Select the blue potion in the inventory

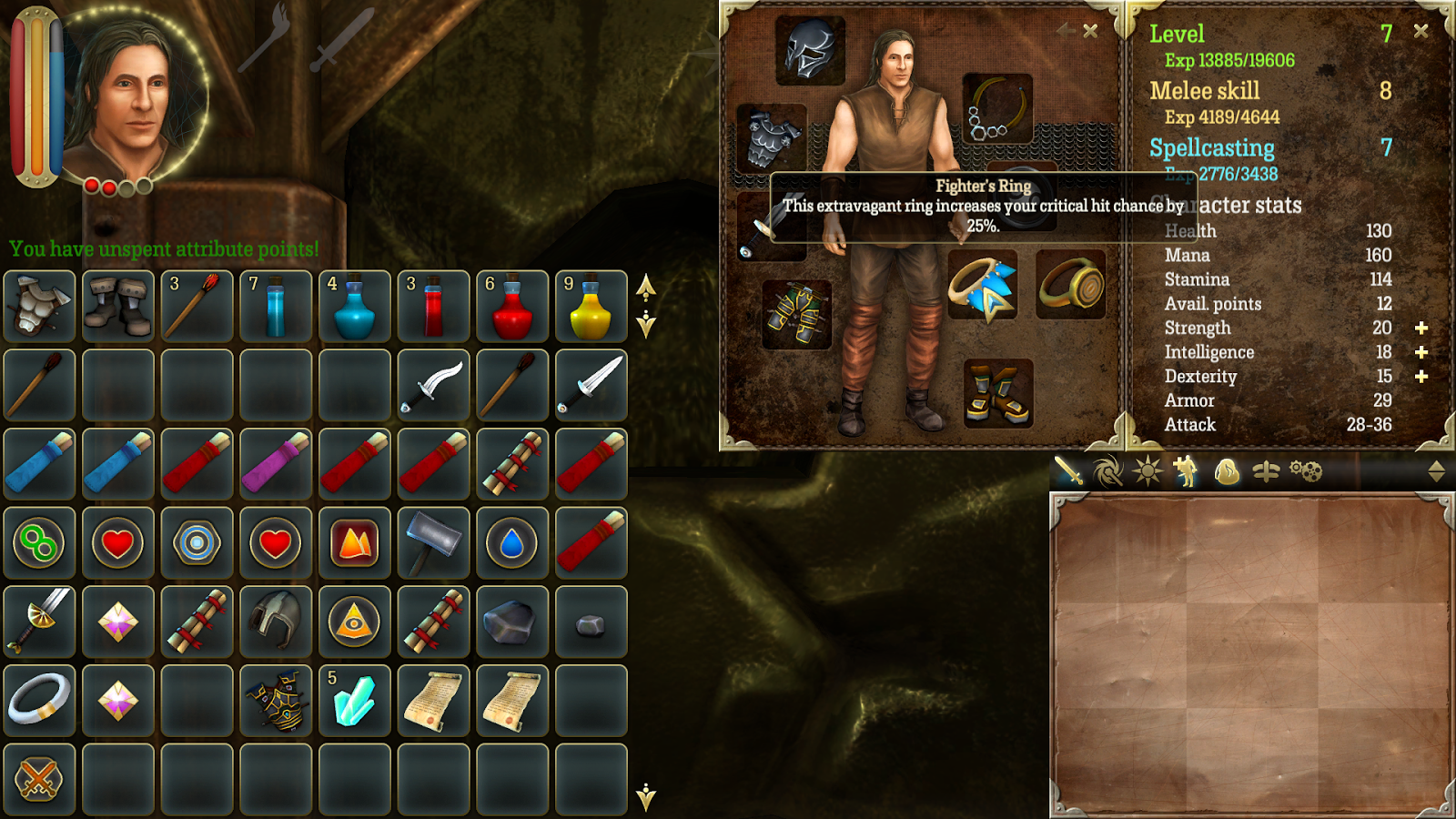click(x=277, y=304)
